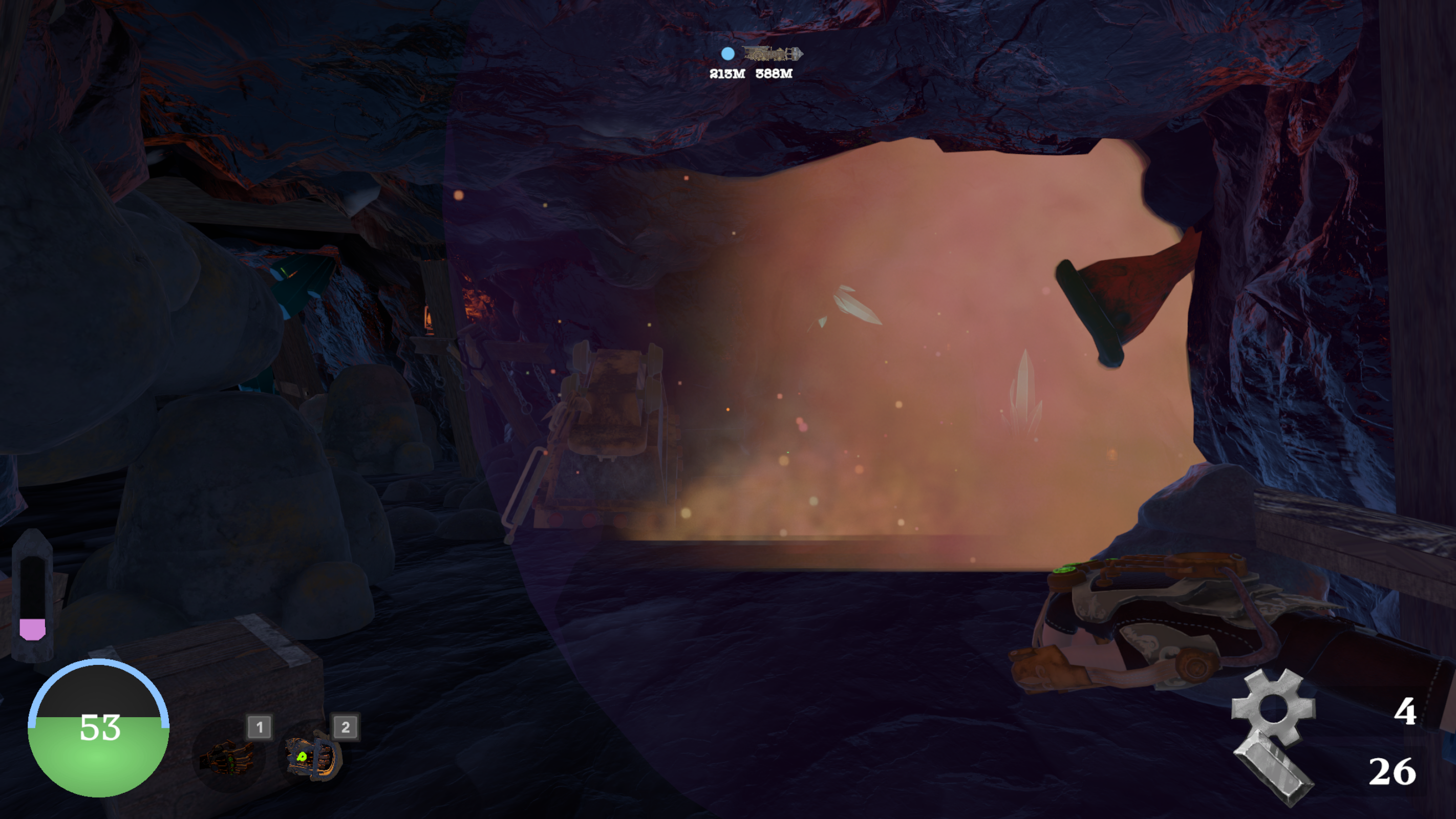
Task: Click the gear resource icon
Action: pos(1273,707)
